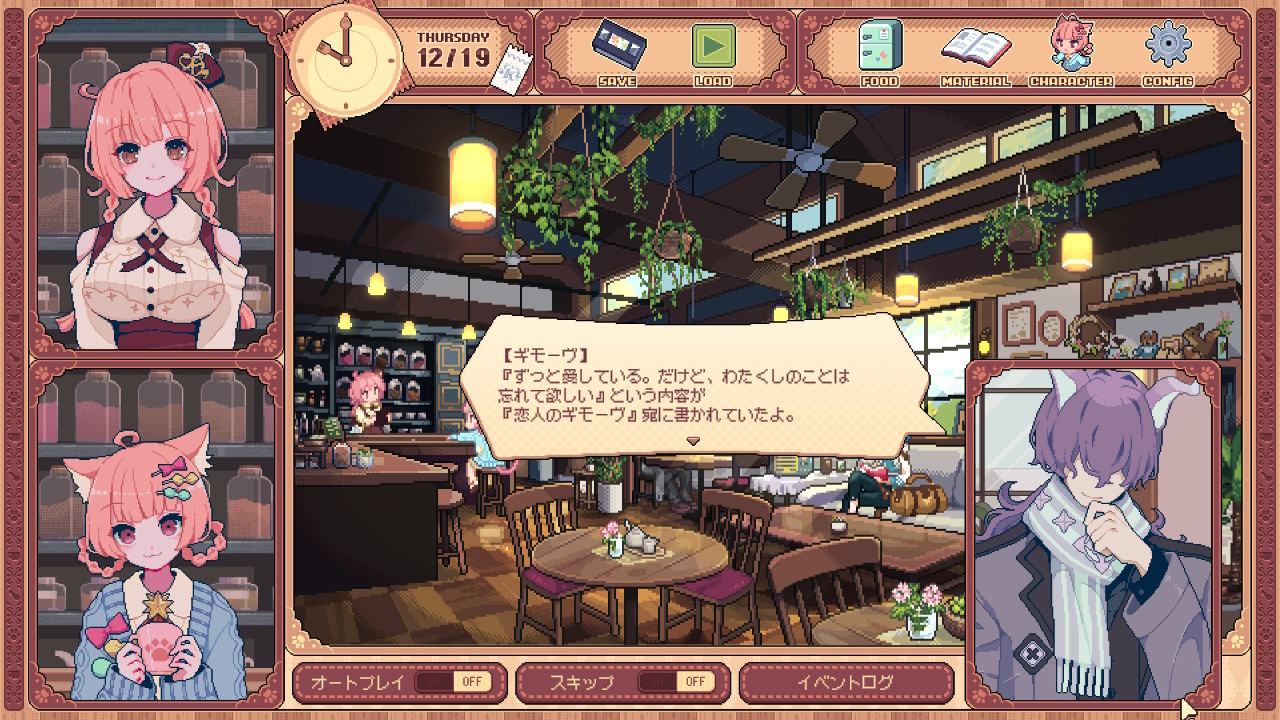The width and height of the screenshot is (1280, 720).
Task: Open the Config settings
Action: 1166,50
